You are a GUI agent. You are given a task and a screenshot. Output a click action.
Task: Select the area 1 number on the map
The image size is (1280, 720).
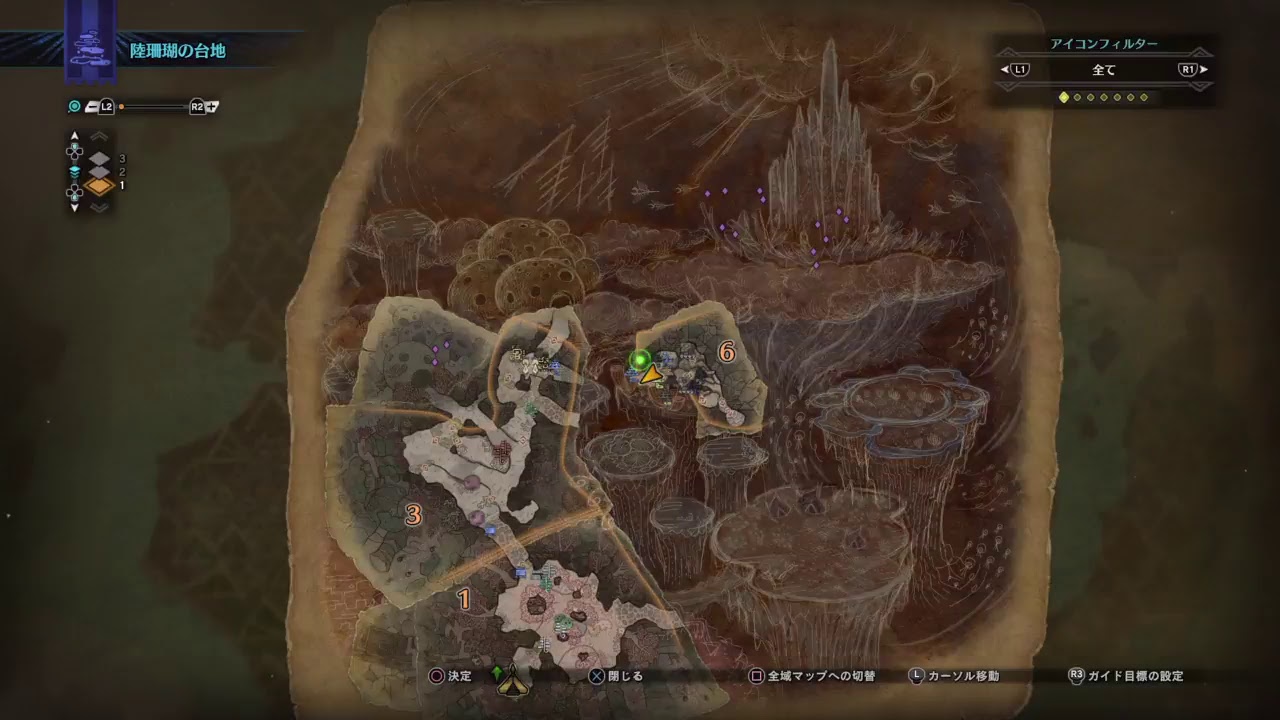click(464, 598)
